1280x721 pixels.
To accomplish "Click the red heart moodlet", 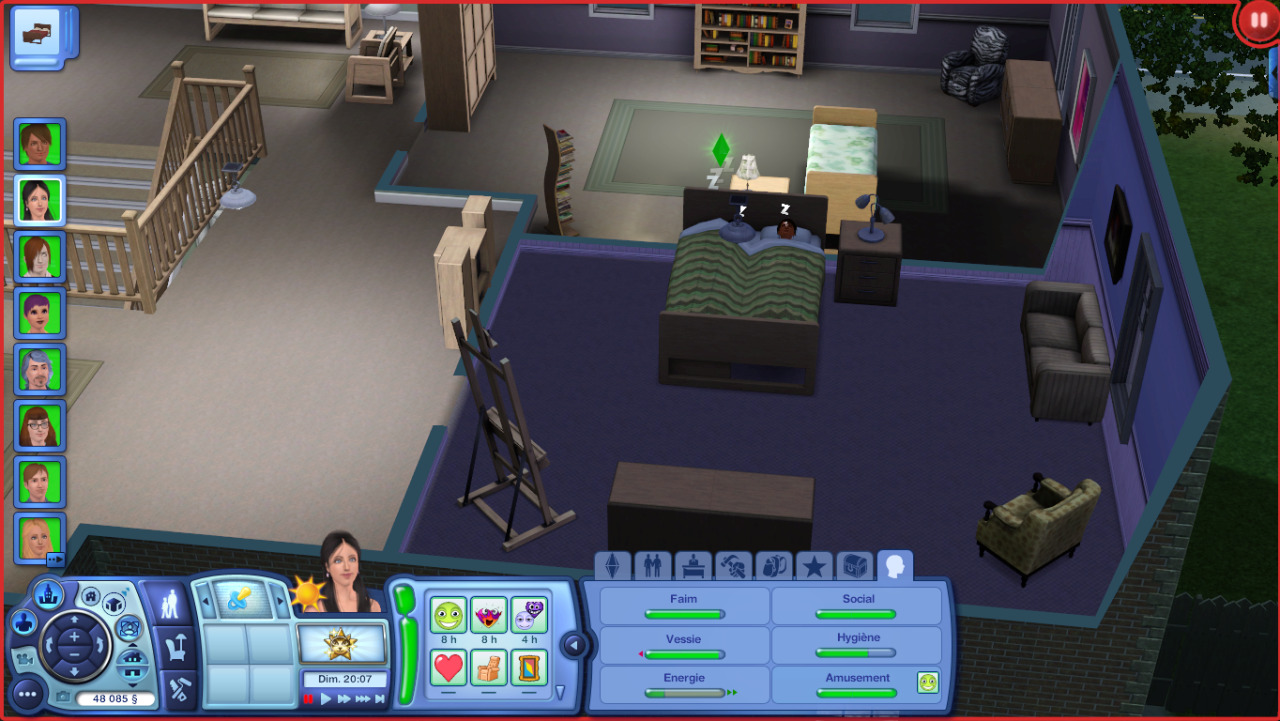I will coord(448,667).
